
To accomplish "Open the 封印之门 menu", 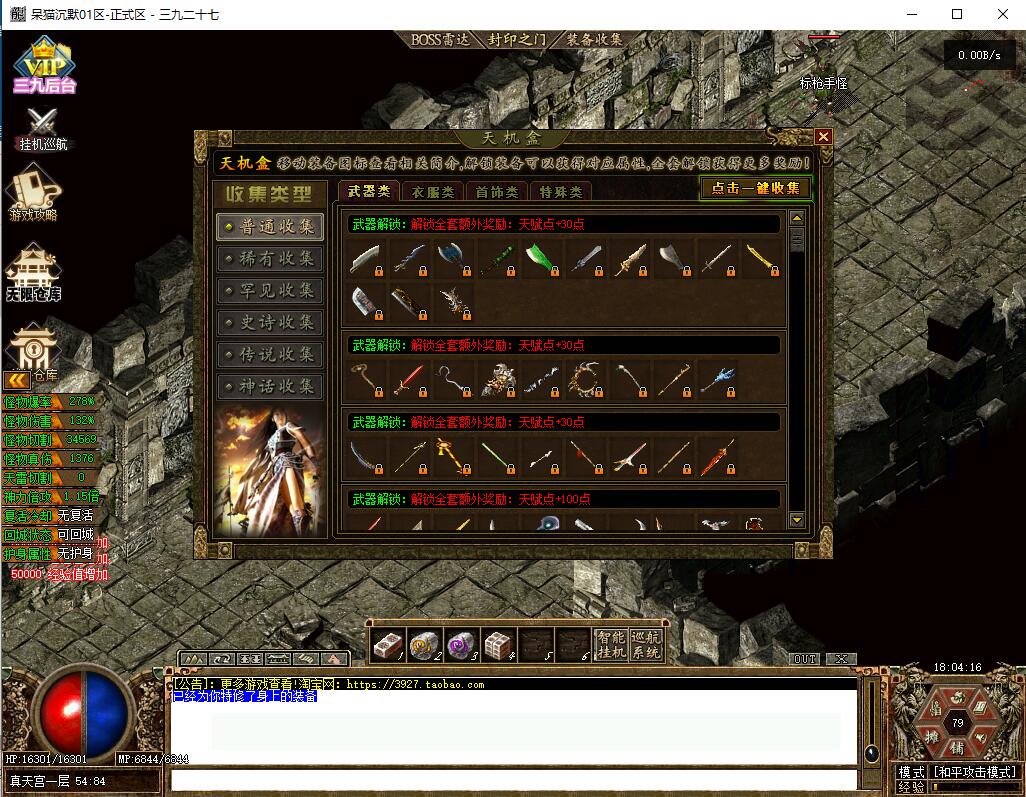I will 517,40.
